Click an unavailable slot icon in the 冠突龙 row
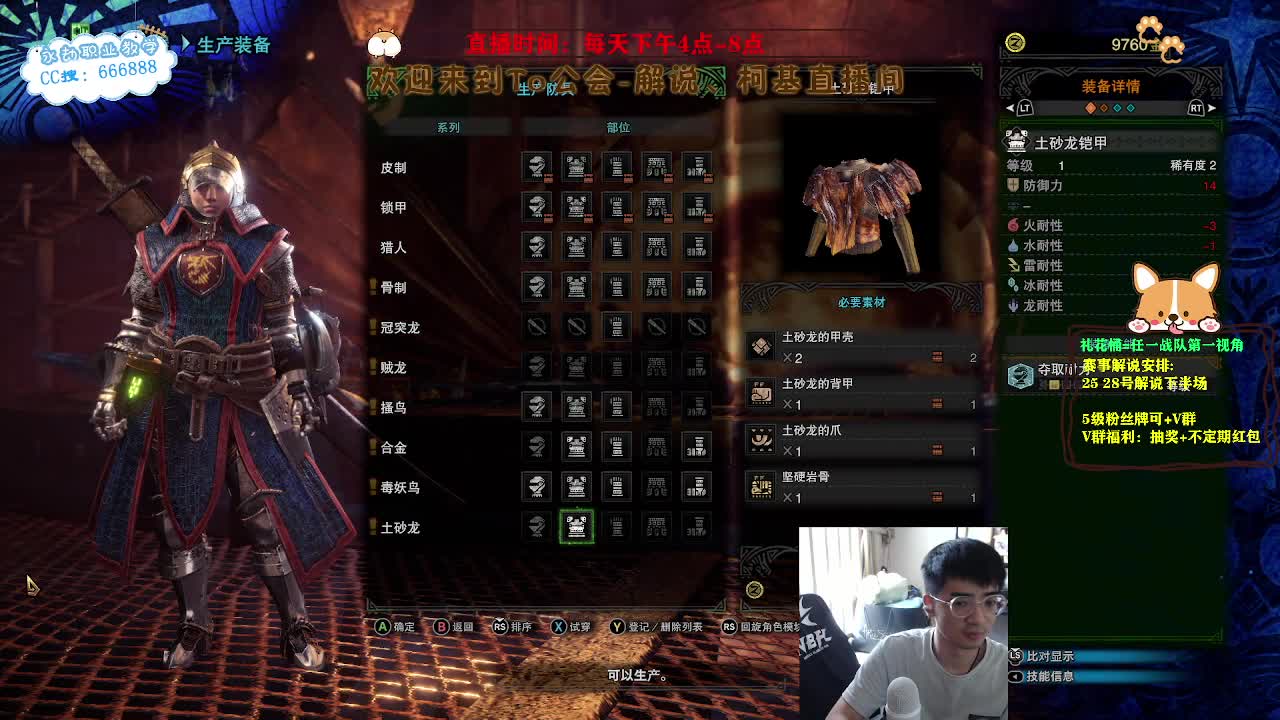1280x720 pixels. [x=536, y=325]
